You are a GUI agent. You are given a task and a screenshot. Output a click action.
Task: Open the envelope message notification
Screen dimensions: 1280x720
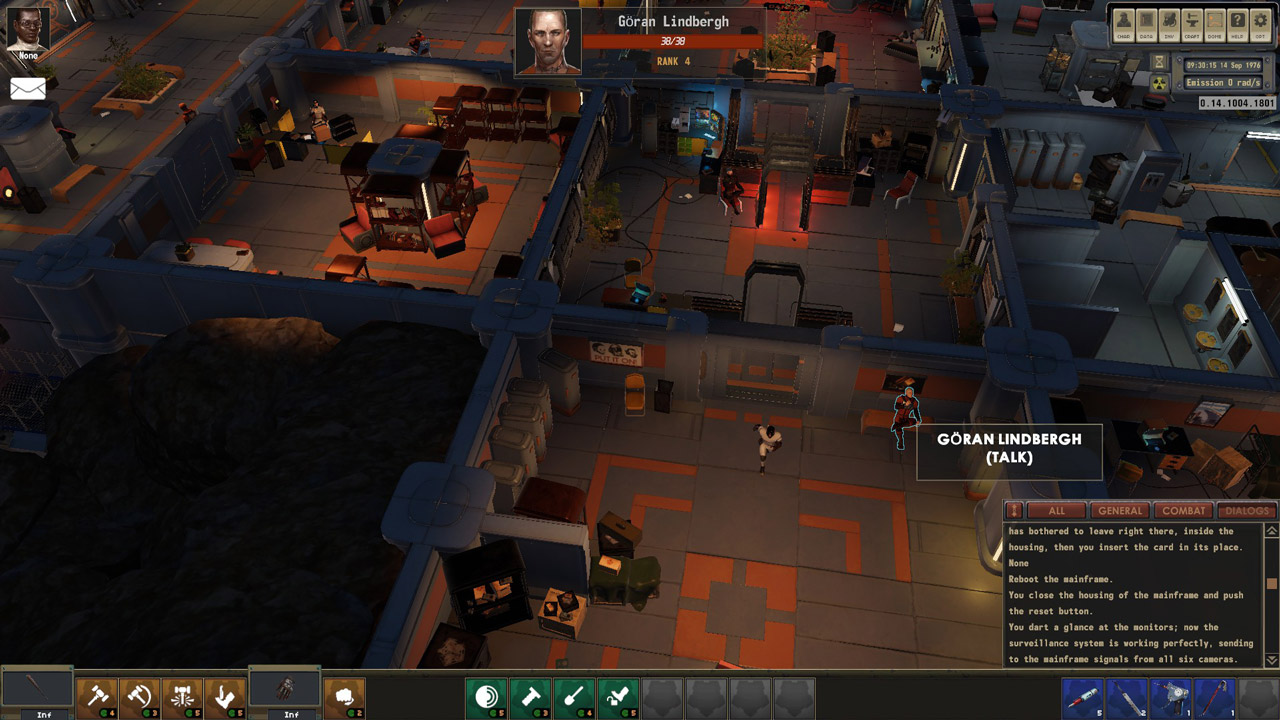pos(28,88)
